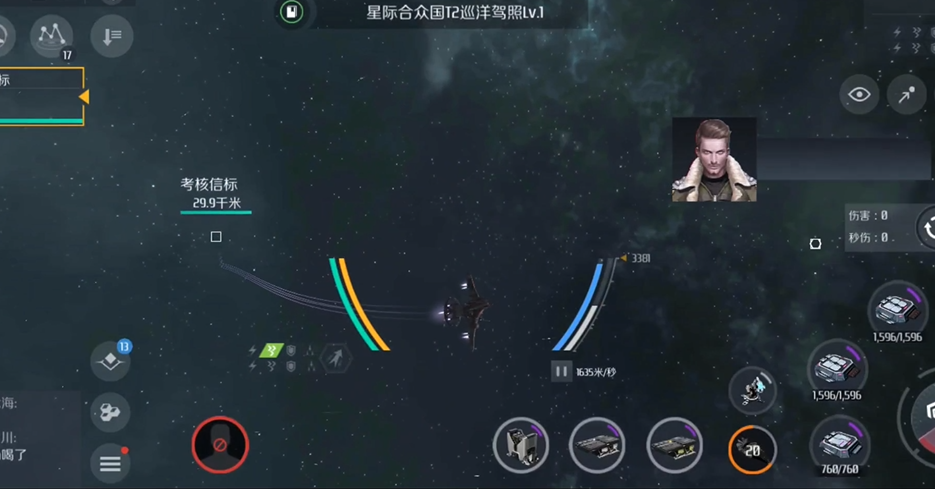This screenshot has width=935, height=489.
Task: Click the red no-target portrait button
Action: (220, 444)
